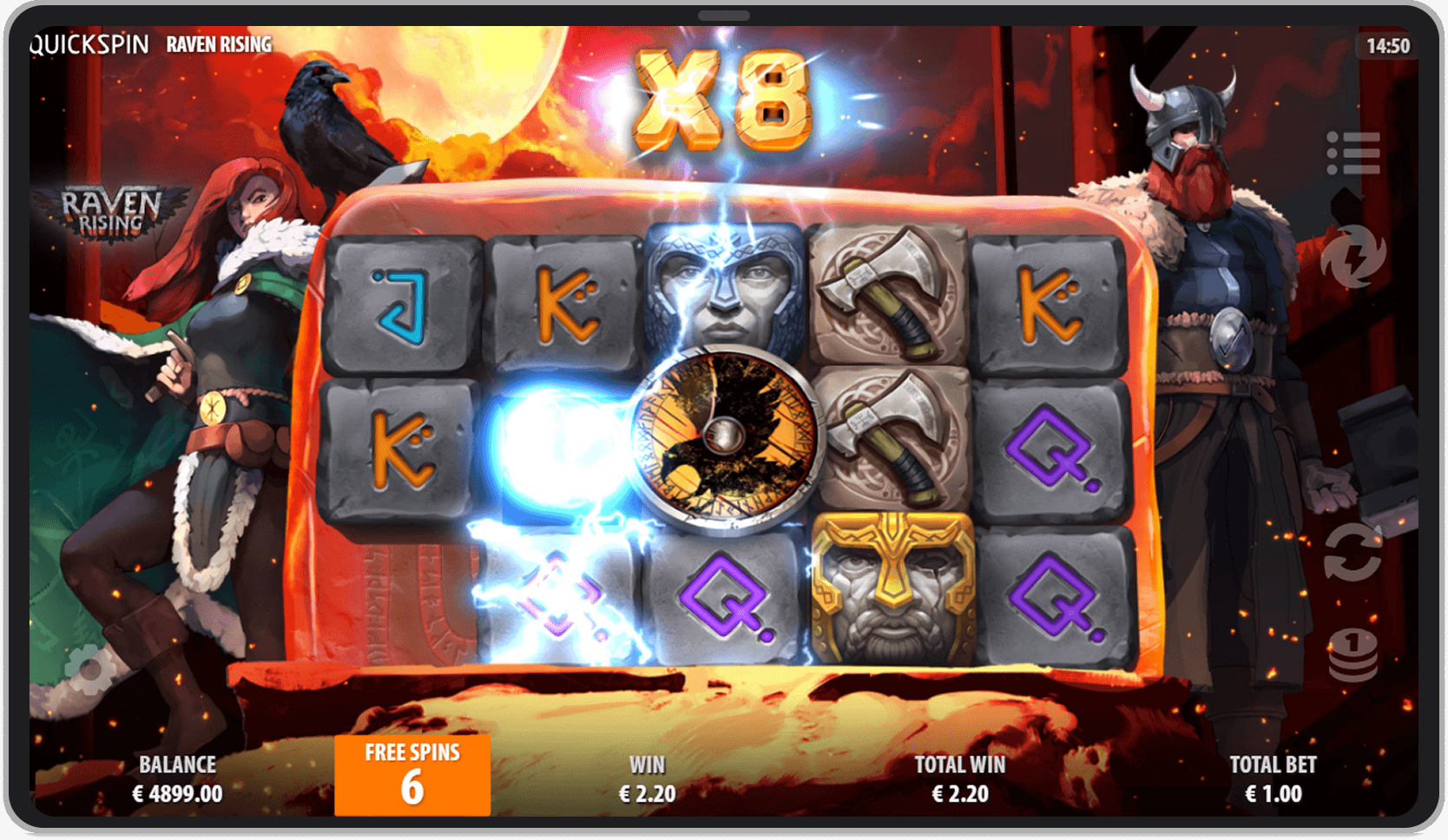Enable turbo spin with the lightning icon
Image resolution: width=1448 pixels, height=840 pixels.
[1354, 256]
